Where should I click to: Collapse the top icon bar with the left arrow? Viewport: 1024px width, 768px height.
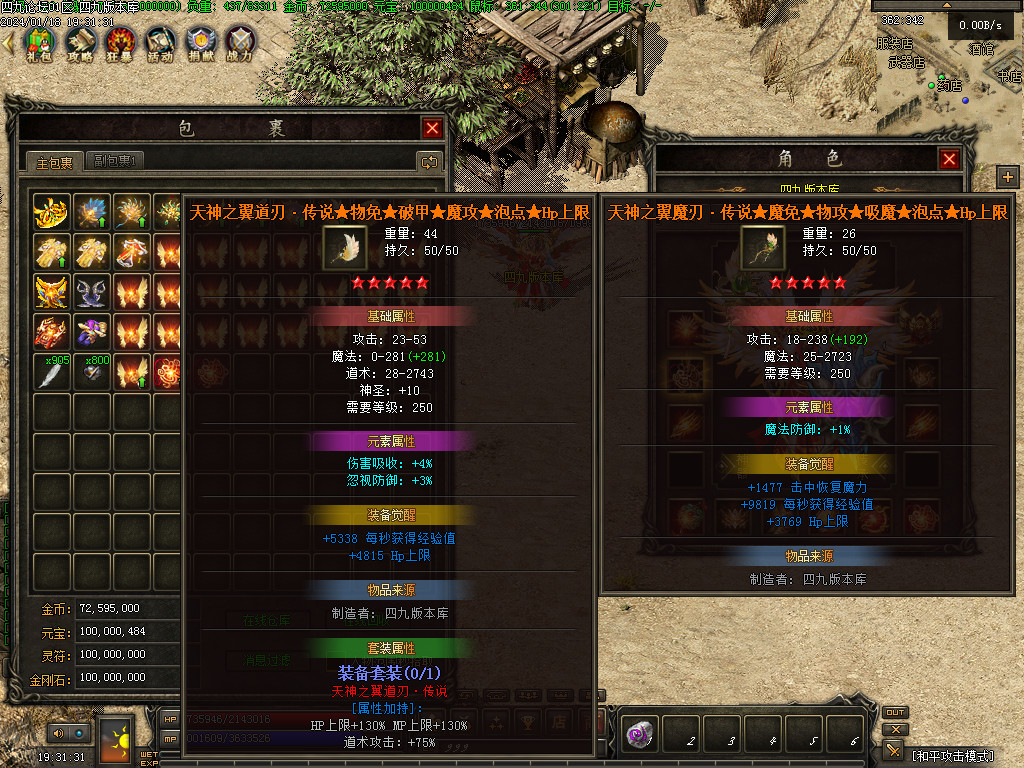[9, 42]
